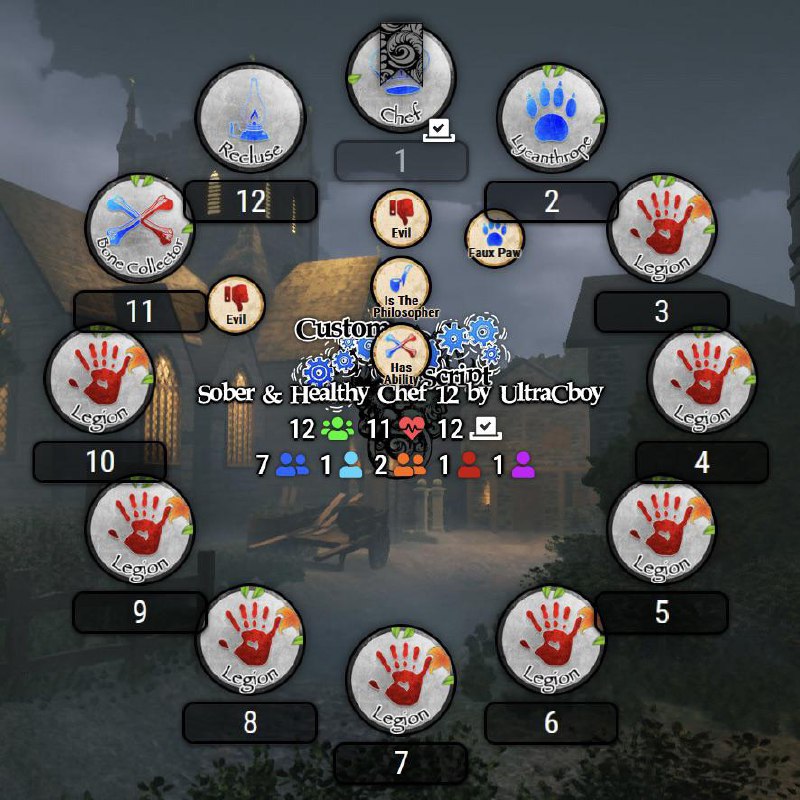Open the Recluse character token

tap(250, 120)
